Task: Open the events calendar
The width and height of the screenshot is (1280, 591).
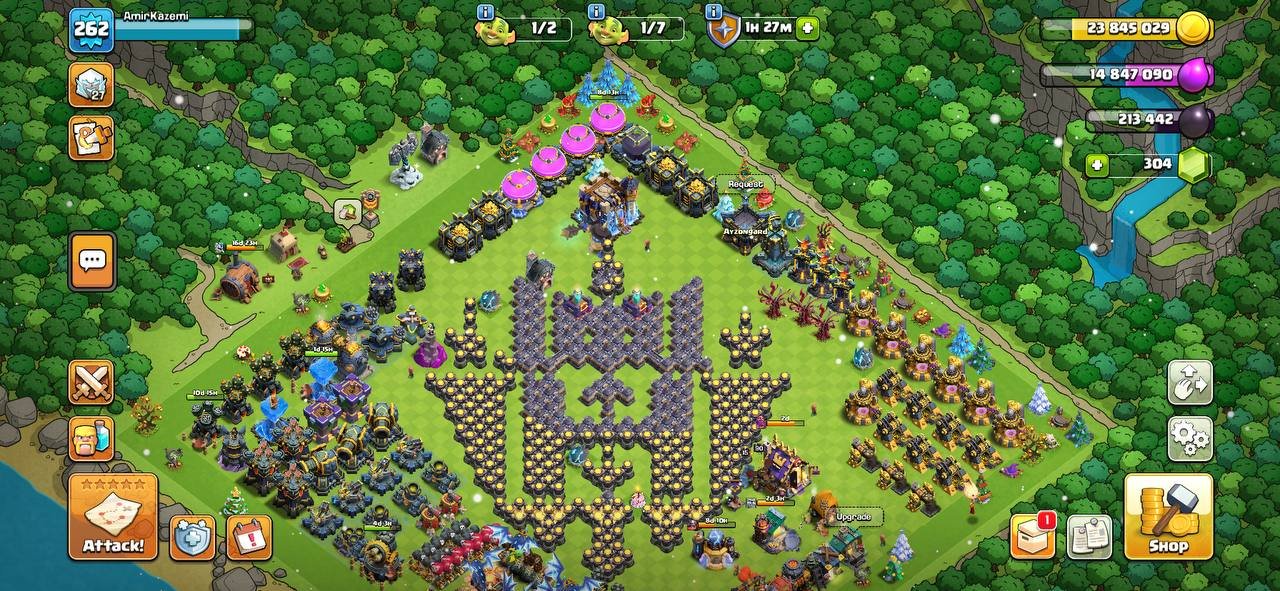Action: (x=249, y=537)
